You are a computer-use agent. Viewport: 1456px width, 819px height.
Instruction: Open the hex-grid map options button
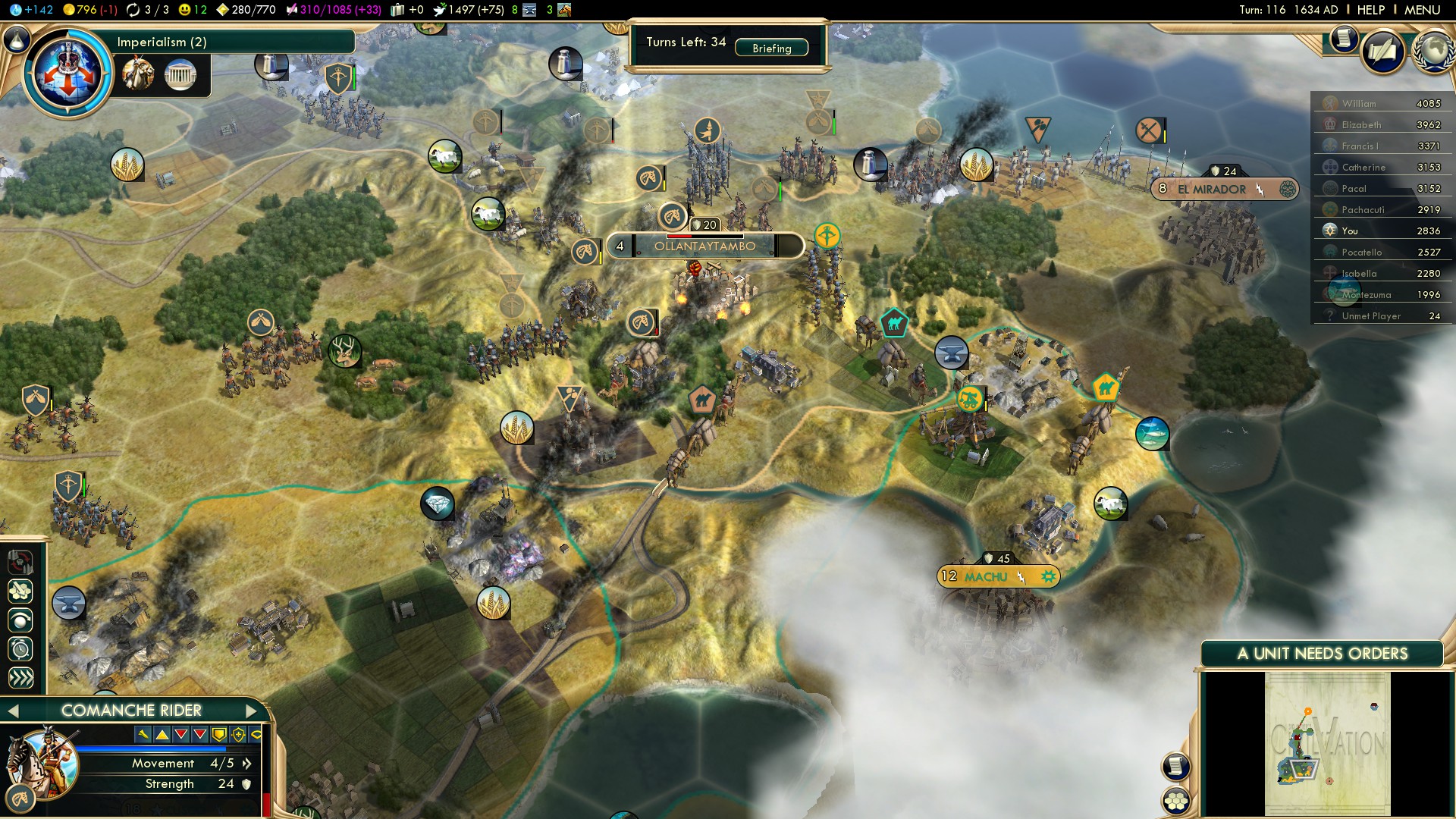[1175, 800]
